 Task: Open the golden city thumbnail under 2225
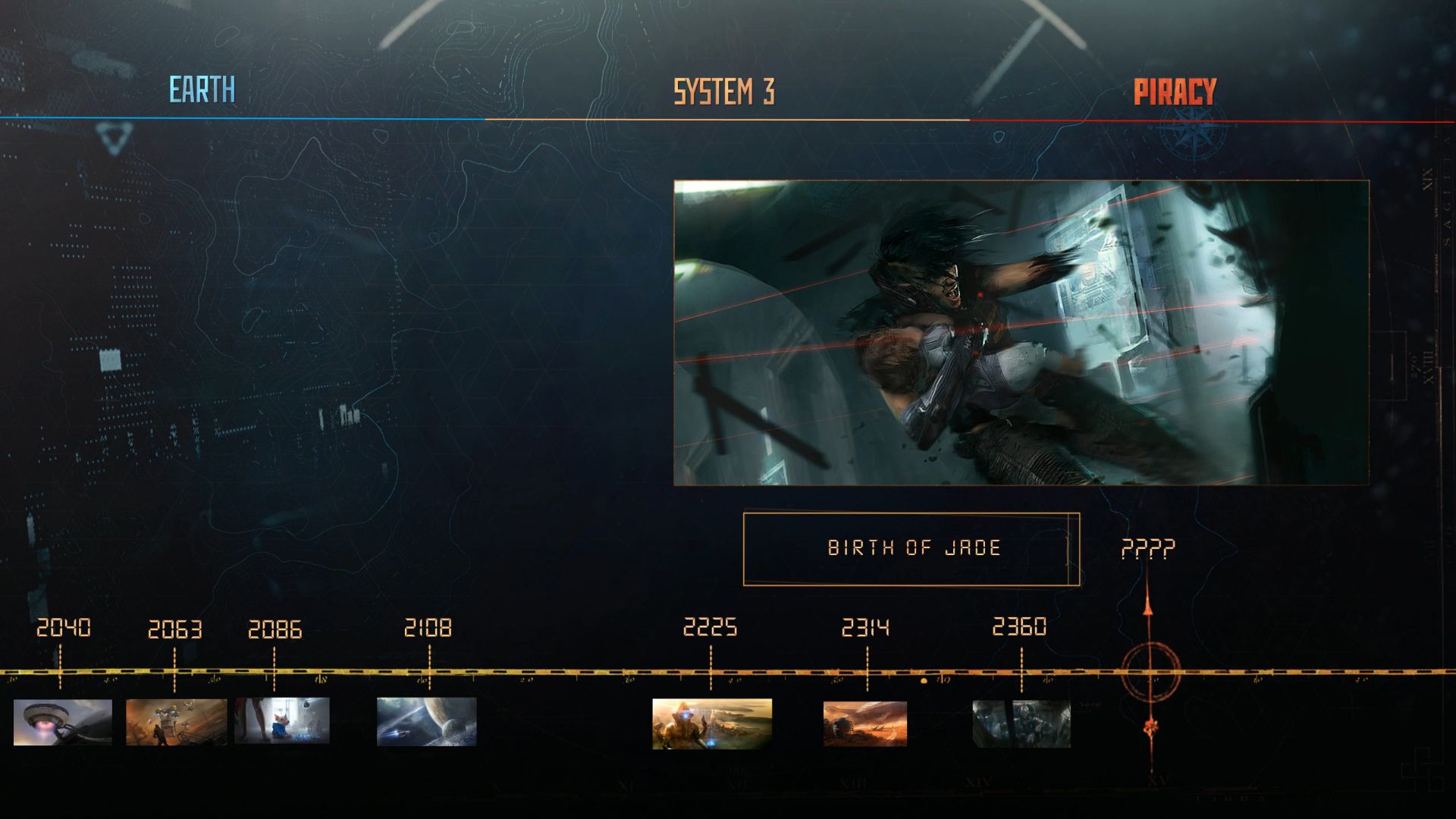[712, 723]
